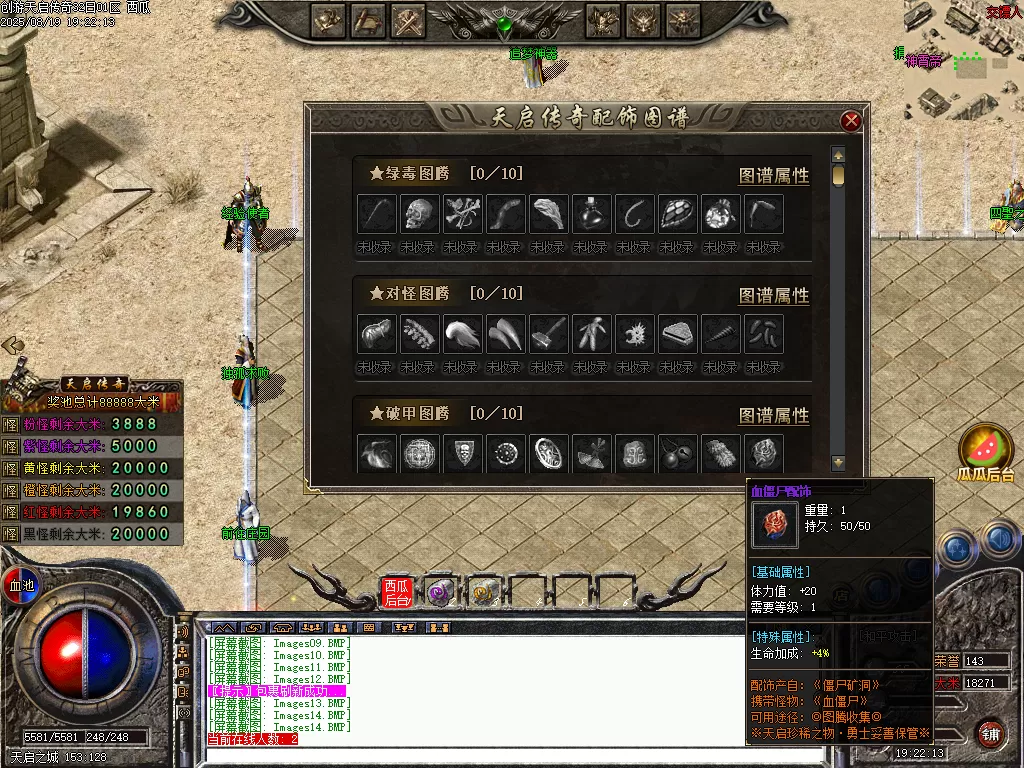Select the hammer item in 对怪图腾

[x=549, y=333]
